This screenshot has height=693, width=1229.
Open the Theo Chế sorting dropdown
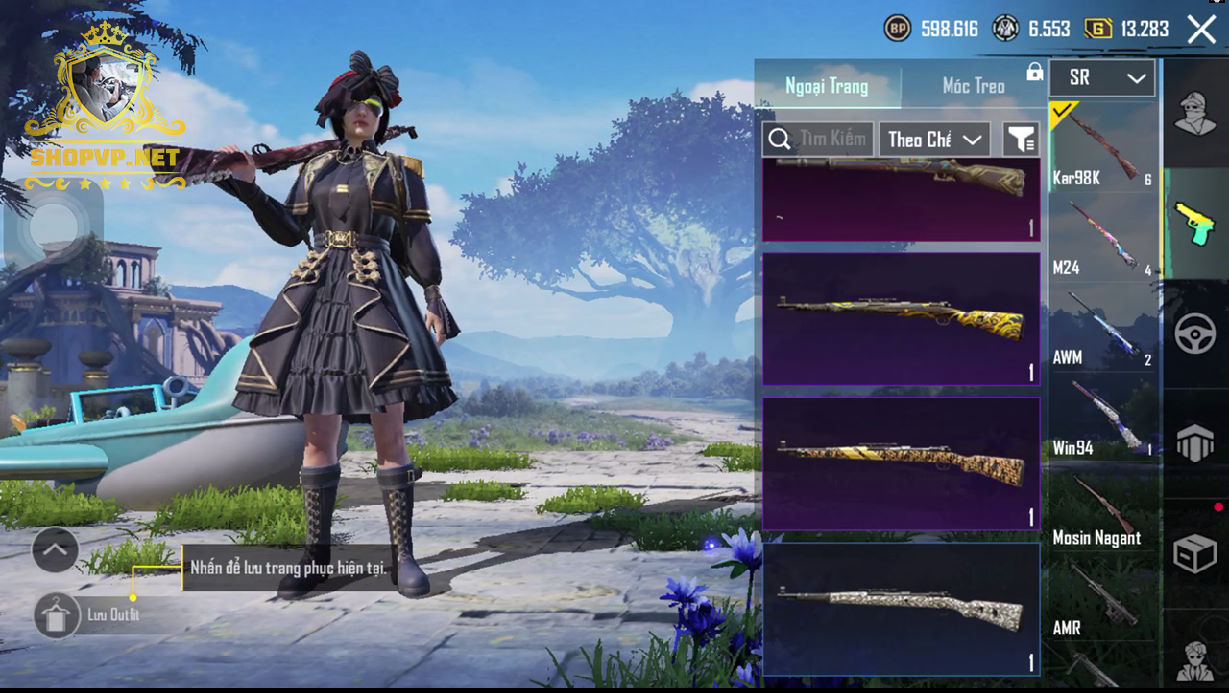point(934,139)
